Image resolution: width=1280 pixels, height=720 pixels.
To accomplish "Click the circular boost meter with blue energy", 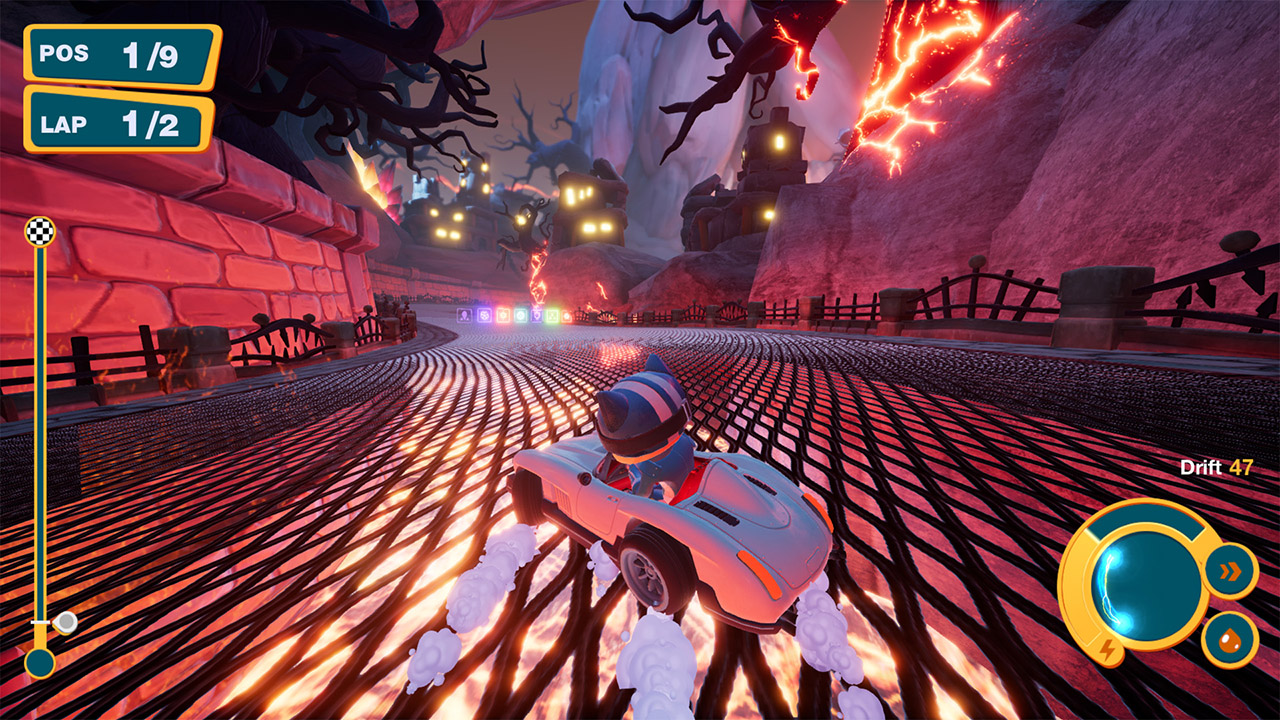I will pos(1147,586).
